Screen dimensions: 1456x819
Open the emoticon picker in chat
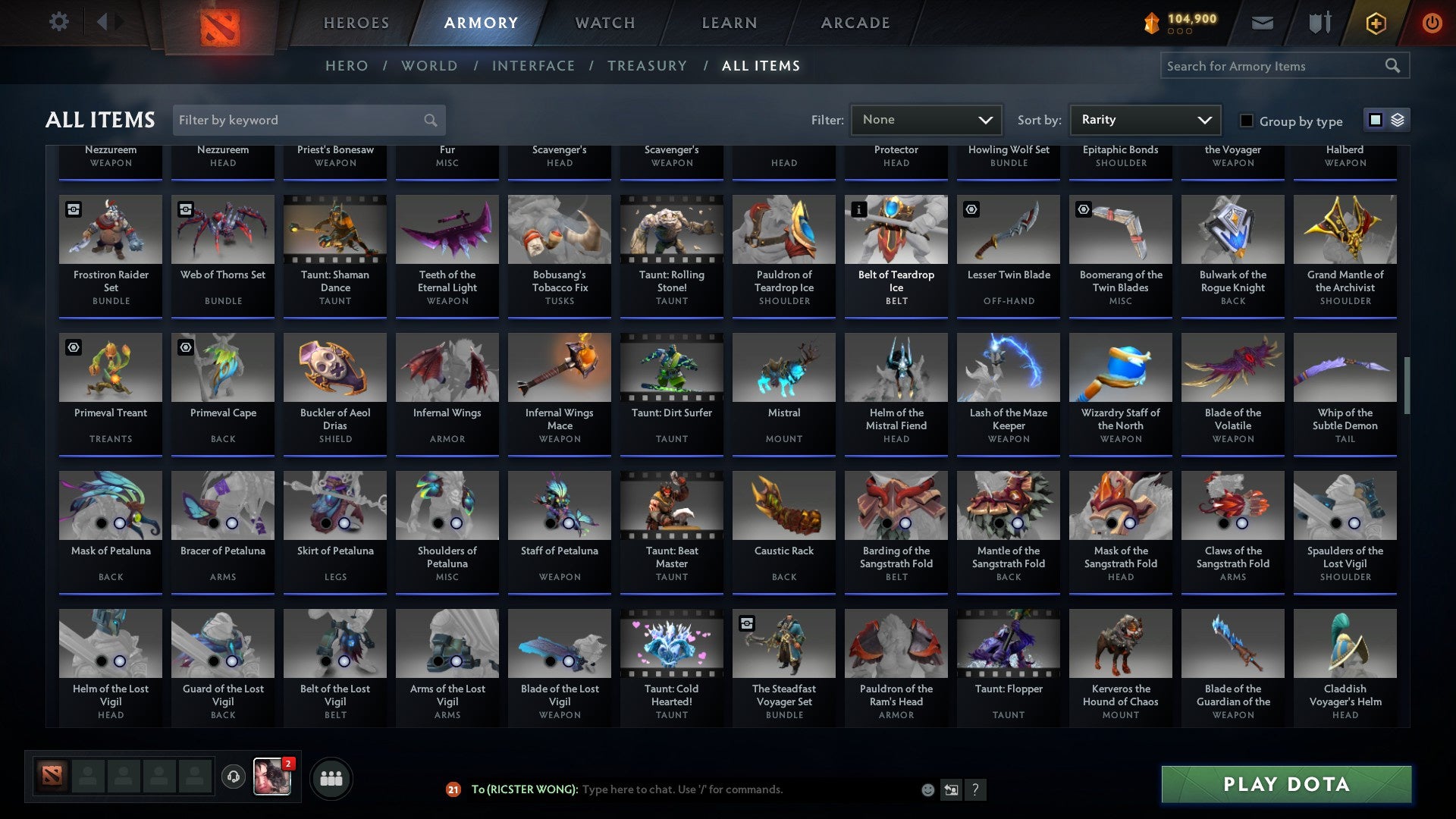tap(927, 789)
